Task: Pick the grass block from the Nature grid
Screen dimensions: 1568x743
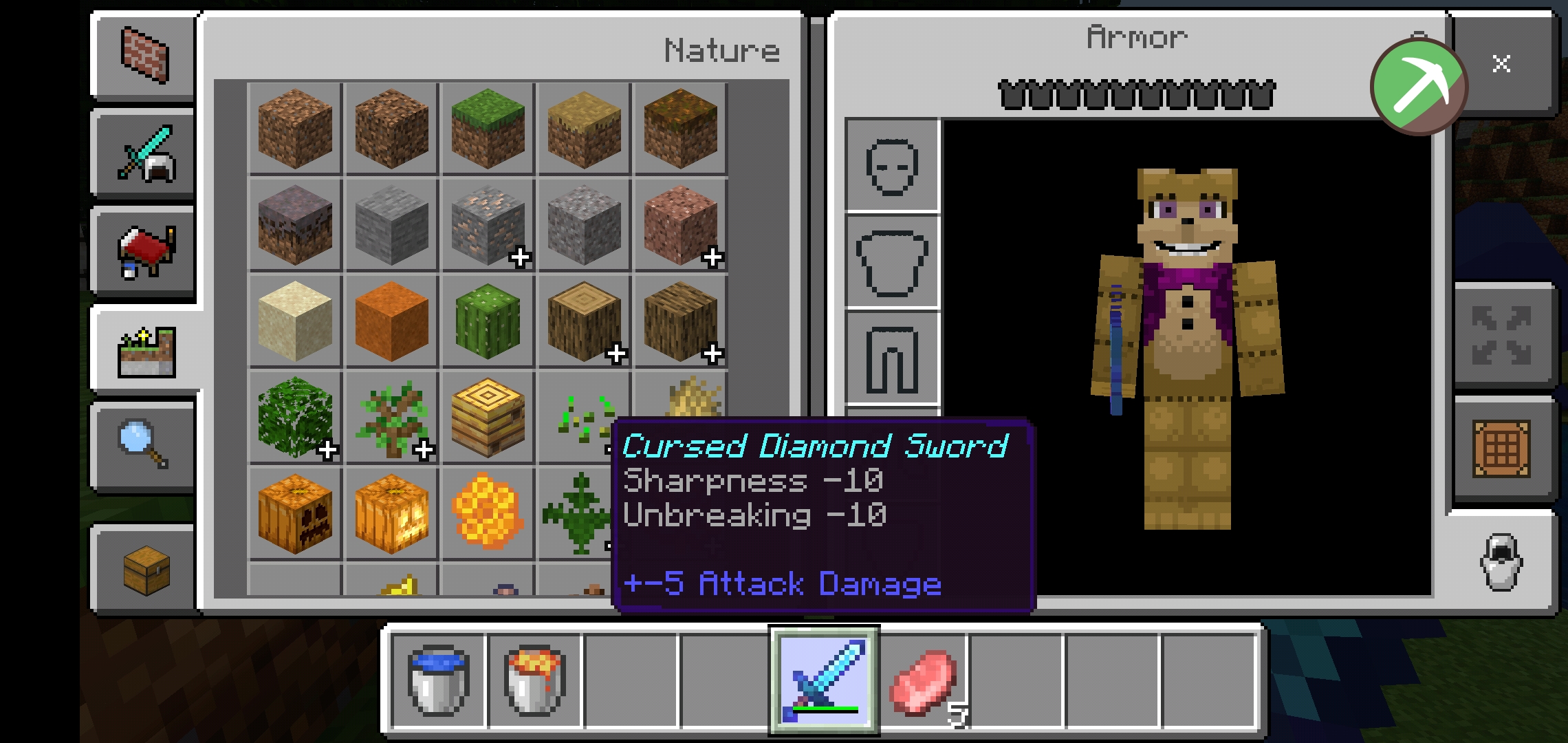Action: click(487, 129)
